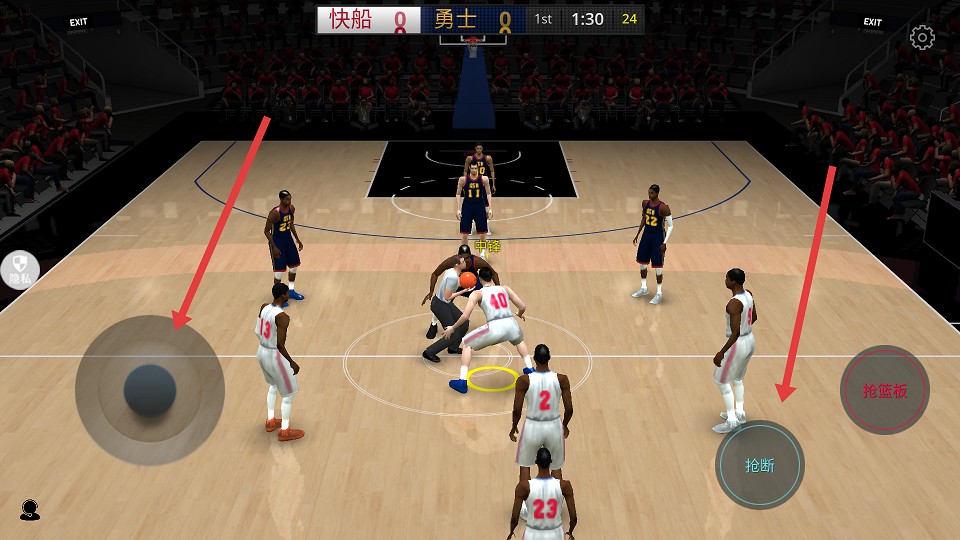Open the 隐私 privacy shield button
The height and width of the screenshot is (540, 960).
pos(19,269)
